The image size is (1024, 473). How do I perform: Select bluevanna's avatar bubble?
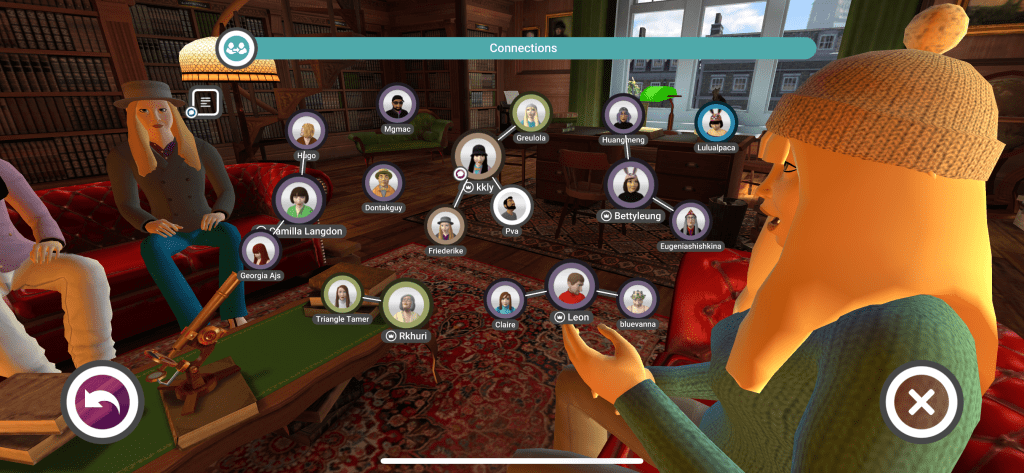pyautogui.click(x=637, y=299)
